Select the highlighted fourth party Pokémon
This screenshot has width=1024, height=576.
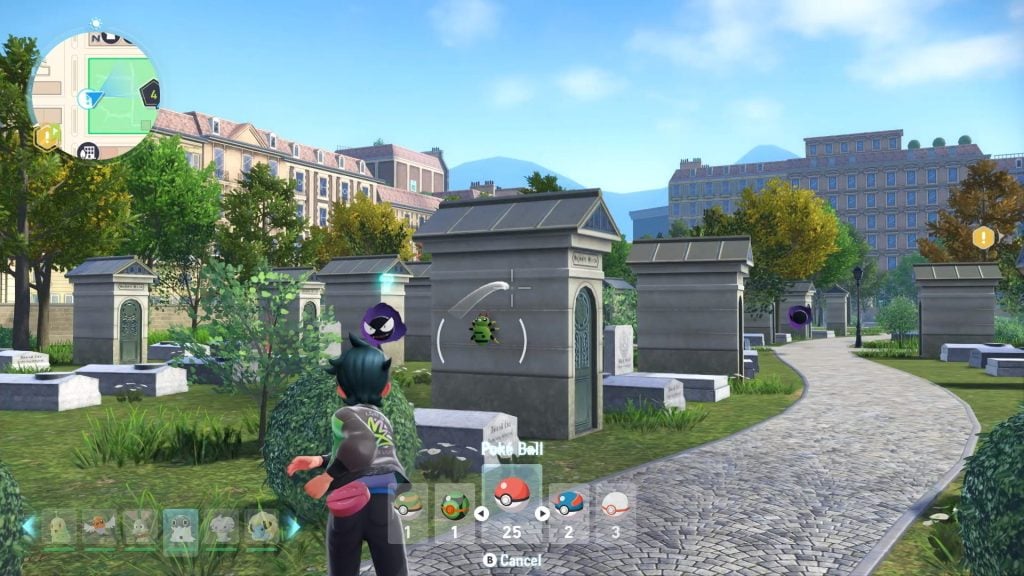[x=181, y=526]
